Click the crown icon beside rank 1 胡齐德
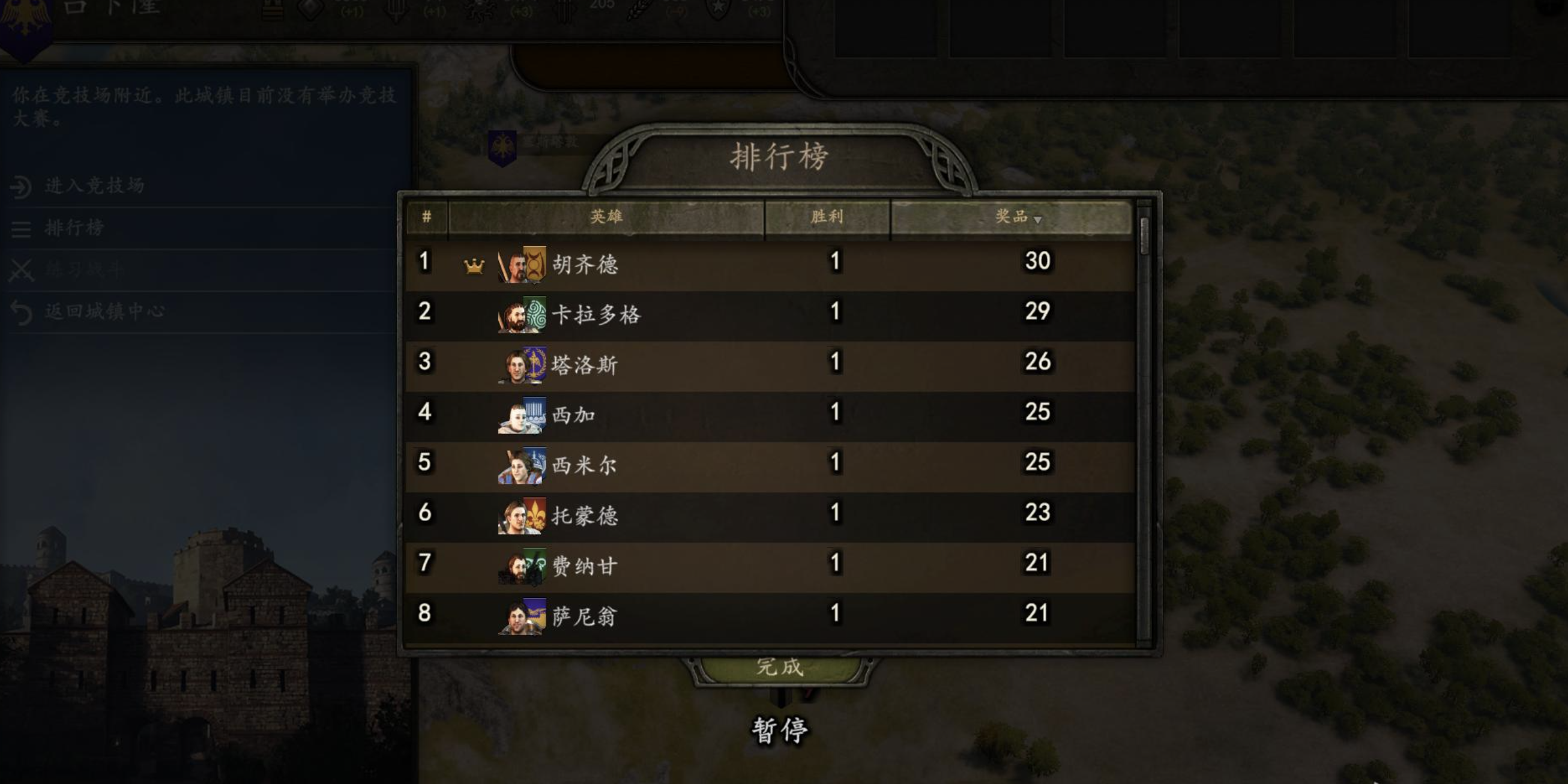This screenshot has width=1568, height=784. point(473,265)
